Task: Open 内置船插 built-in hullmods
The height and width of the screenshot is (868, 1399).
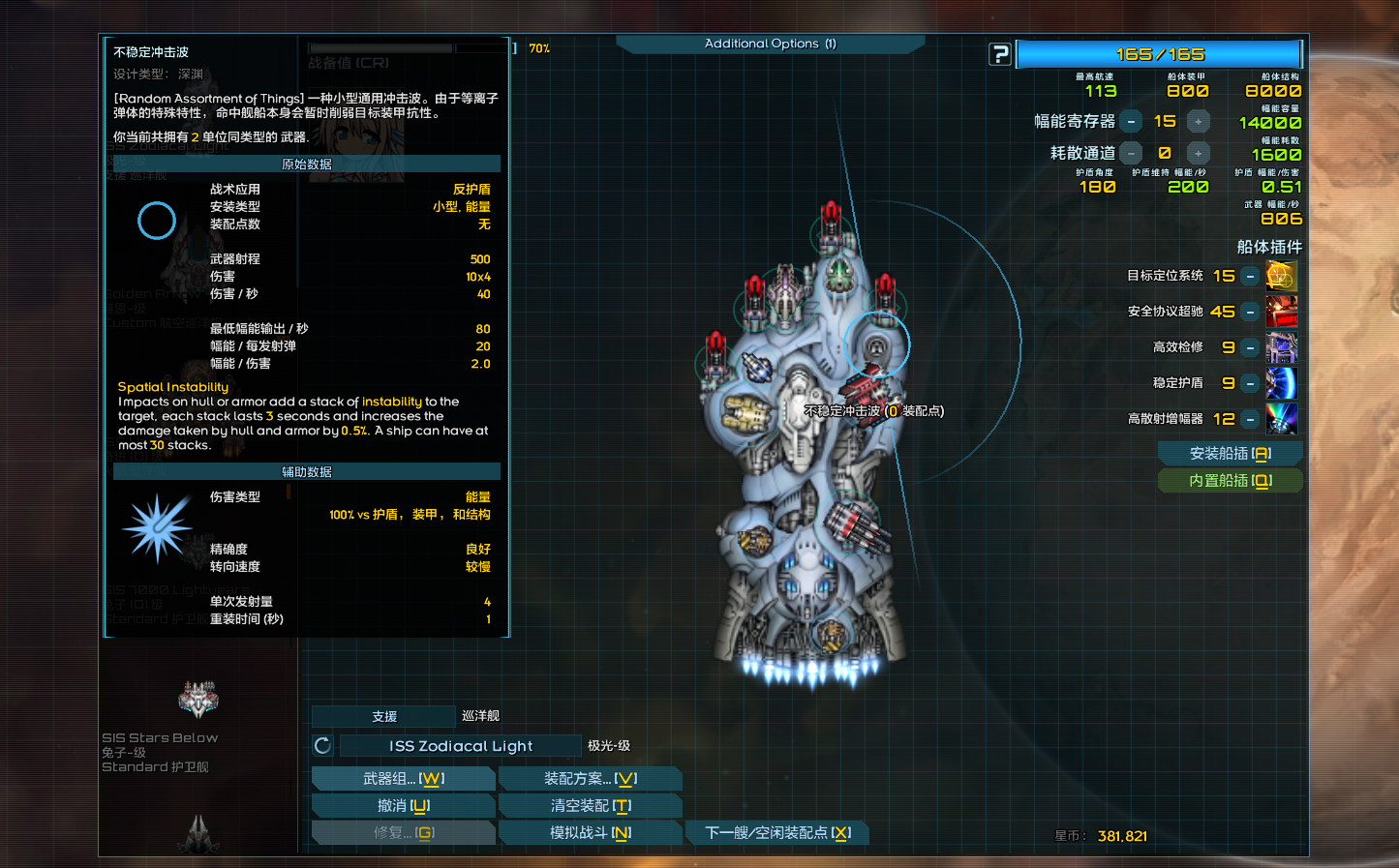Action: click(x=1230, y=480)
